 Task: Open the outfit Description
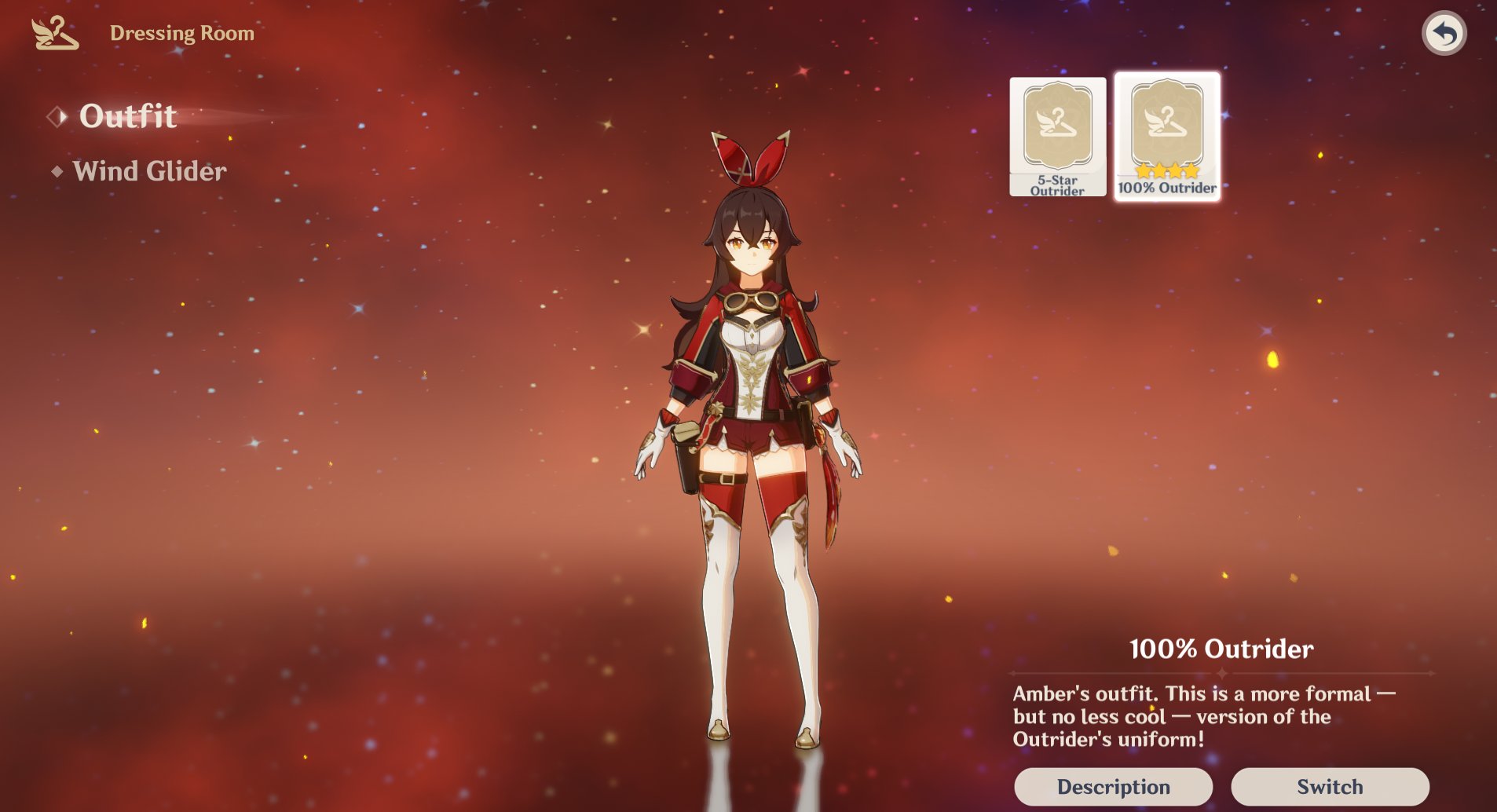(1113, 786)
